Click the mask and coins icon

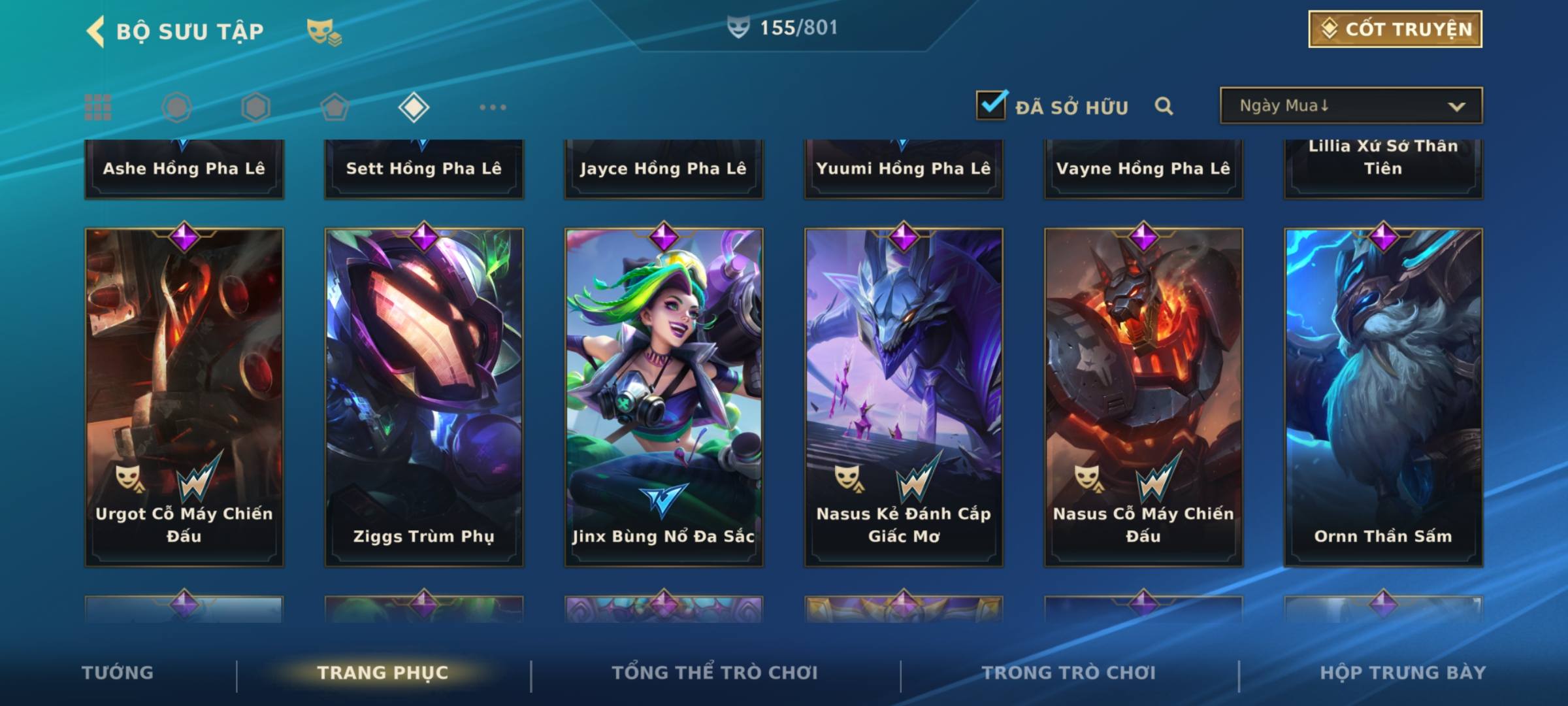click(324, 32)
